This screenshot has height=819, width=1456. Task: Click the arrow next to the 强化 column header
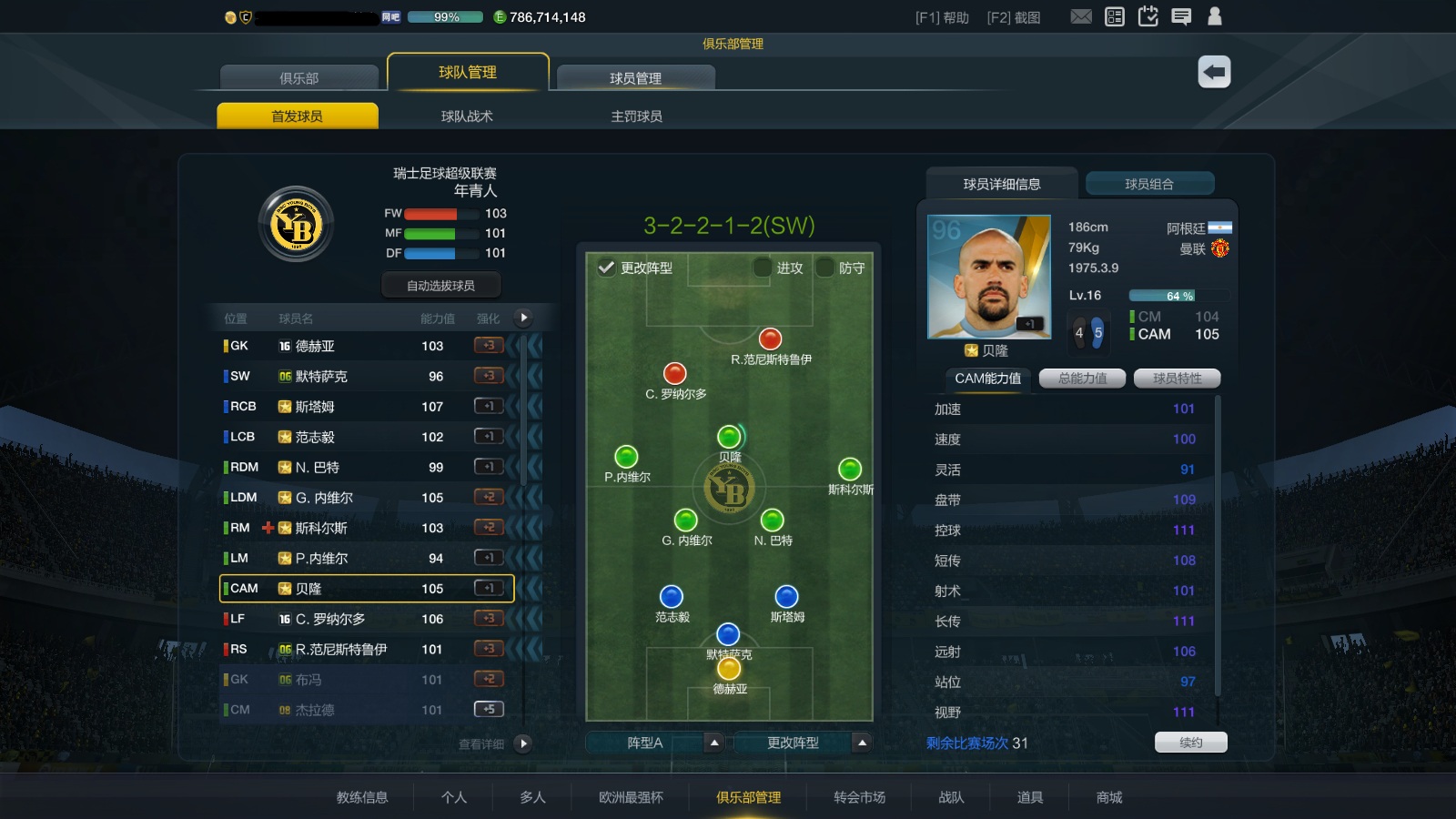[x=522, y=318]
